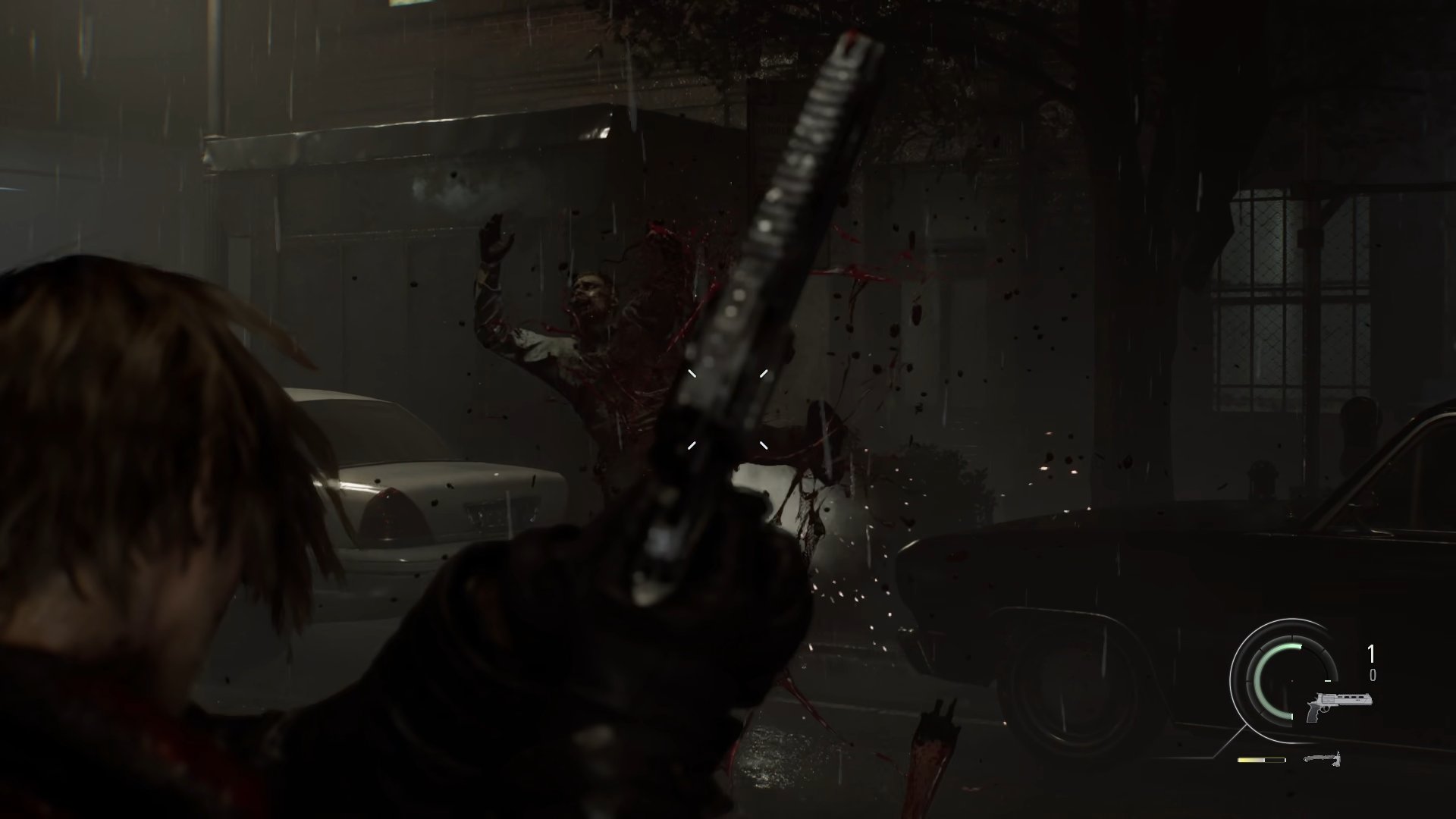Click the hatchet melee weapon icon
This screenshot has height=819, width=1456.
coord(1323,758)
